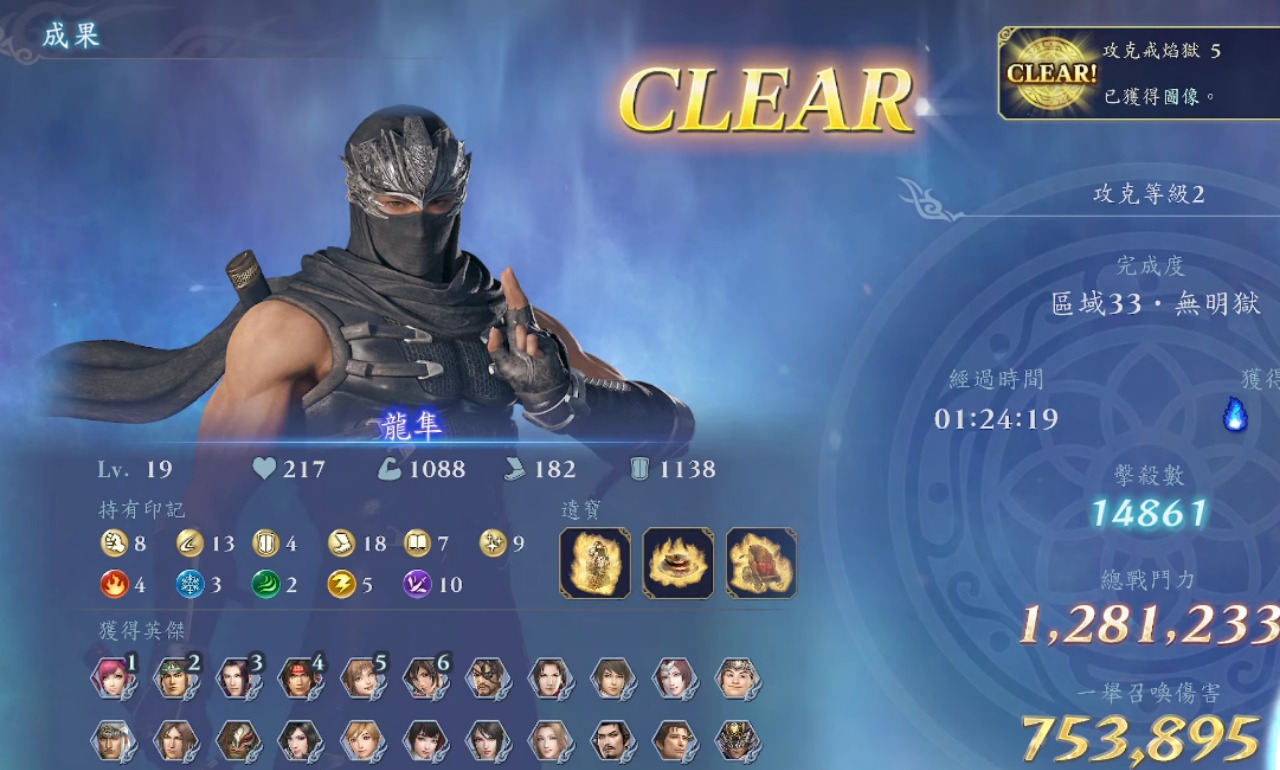The image size is (1280, 770).
Task: Select the pink-haired hero portrait numbered 1
Action: pyautogui.click(x=112, y=678)
